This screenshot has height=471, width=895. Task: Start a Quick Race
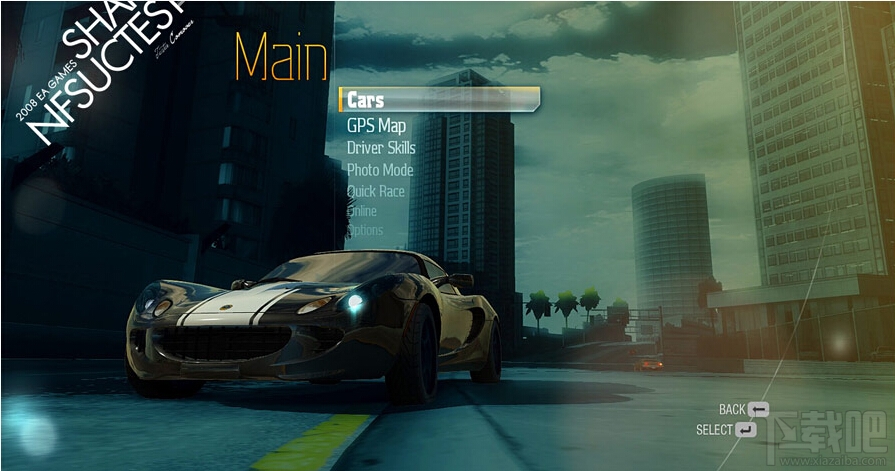(x=376, y=191)
